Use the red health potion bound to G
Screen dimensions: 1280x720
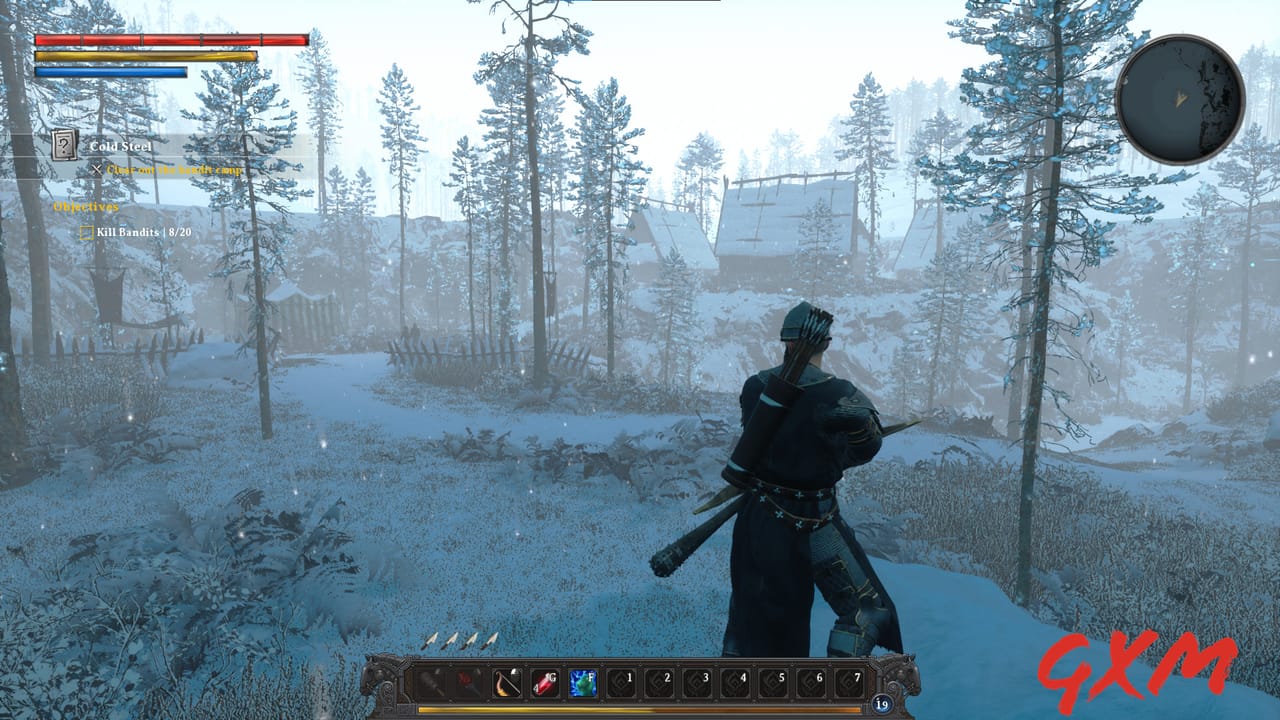pos(546,683)
